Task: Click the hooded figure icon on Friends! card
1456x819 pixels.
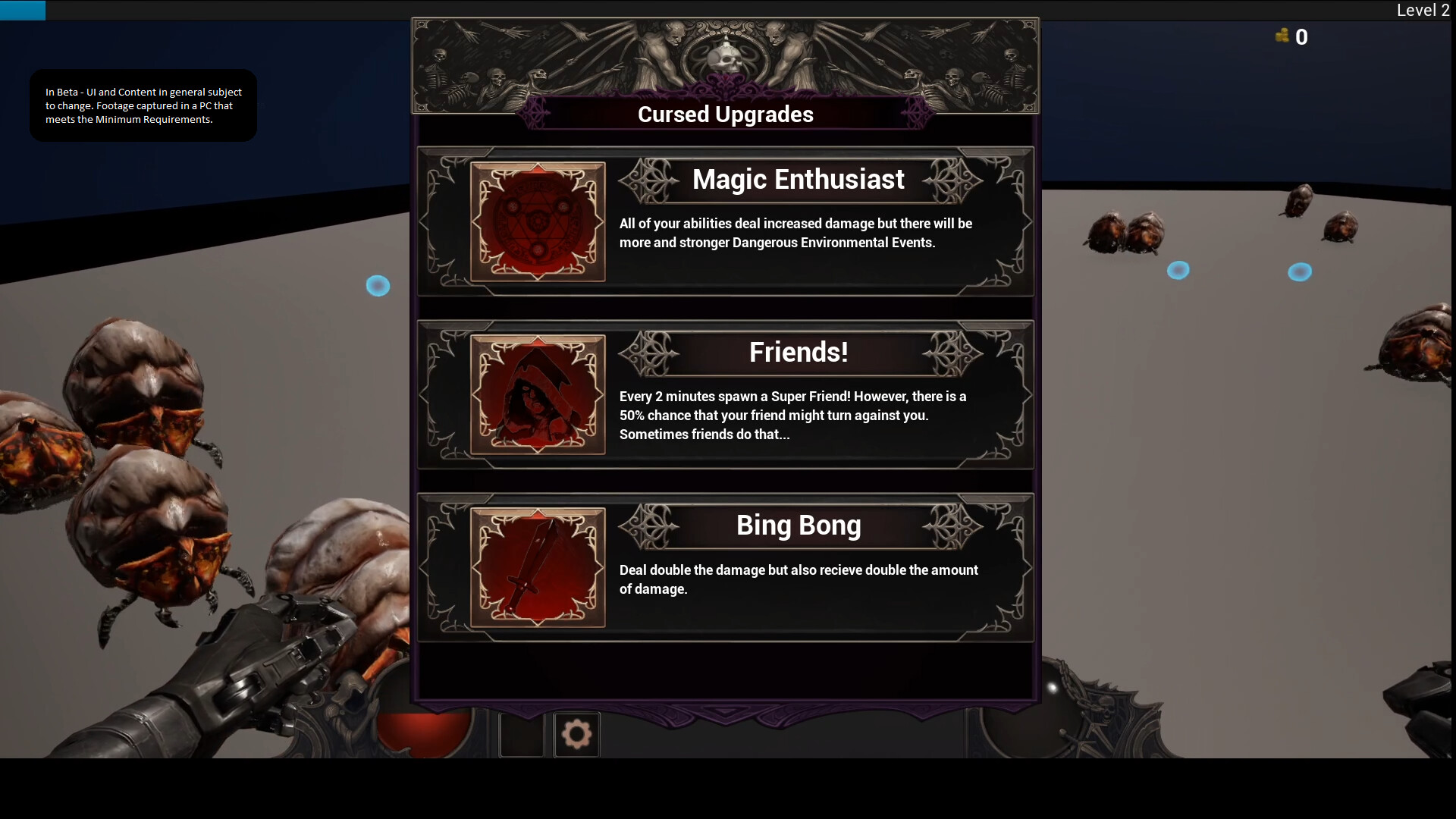Action: point(538,395)
